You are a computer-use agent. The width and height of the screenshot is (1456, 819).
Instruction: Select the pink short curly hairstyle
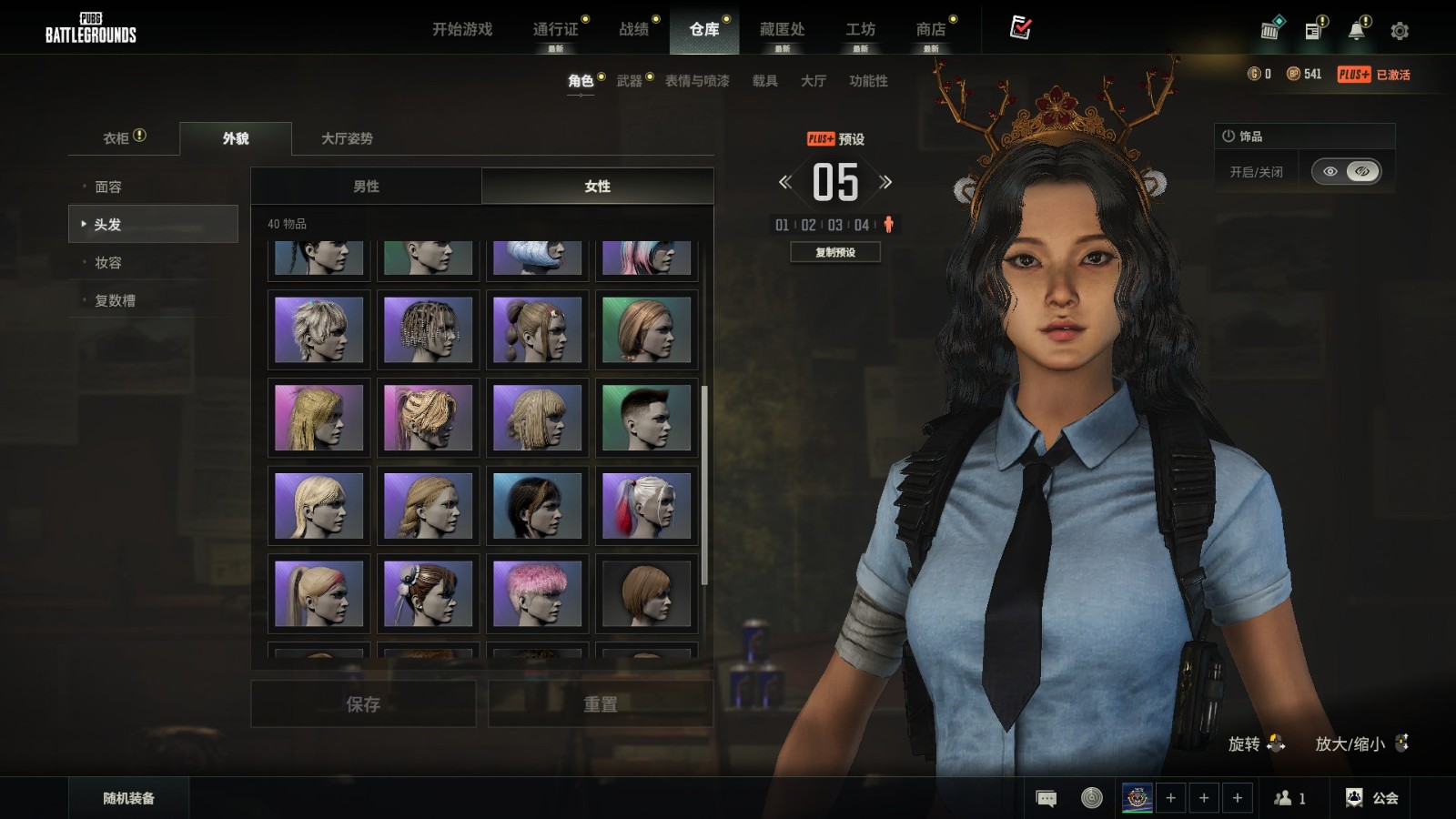537,593
